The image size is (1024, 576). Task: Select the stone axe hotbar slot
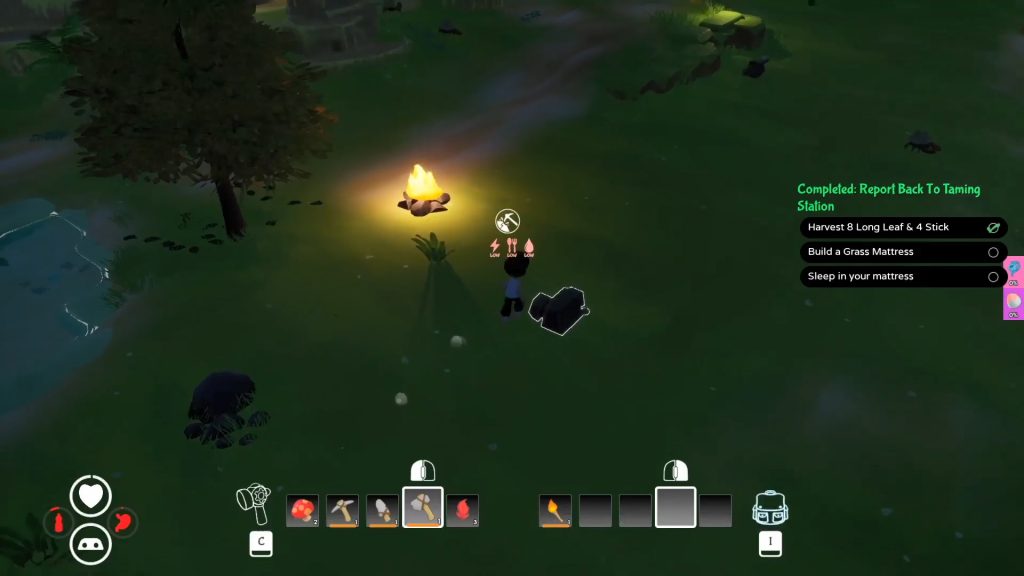coord(422,508)
